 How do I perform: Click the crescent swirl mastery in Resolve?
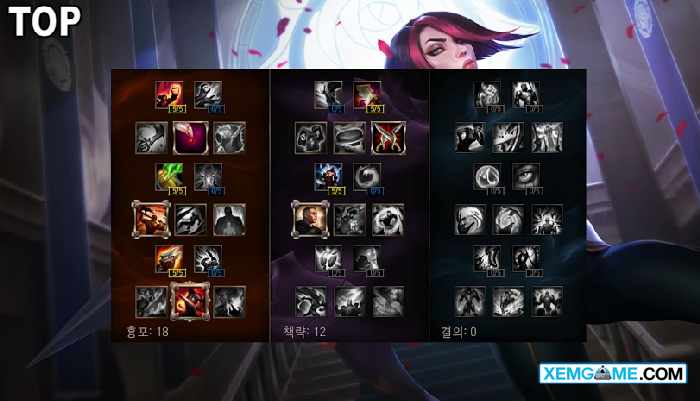click(x=487, y=177)
